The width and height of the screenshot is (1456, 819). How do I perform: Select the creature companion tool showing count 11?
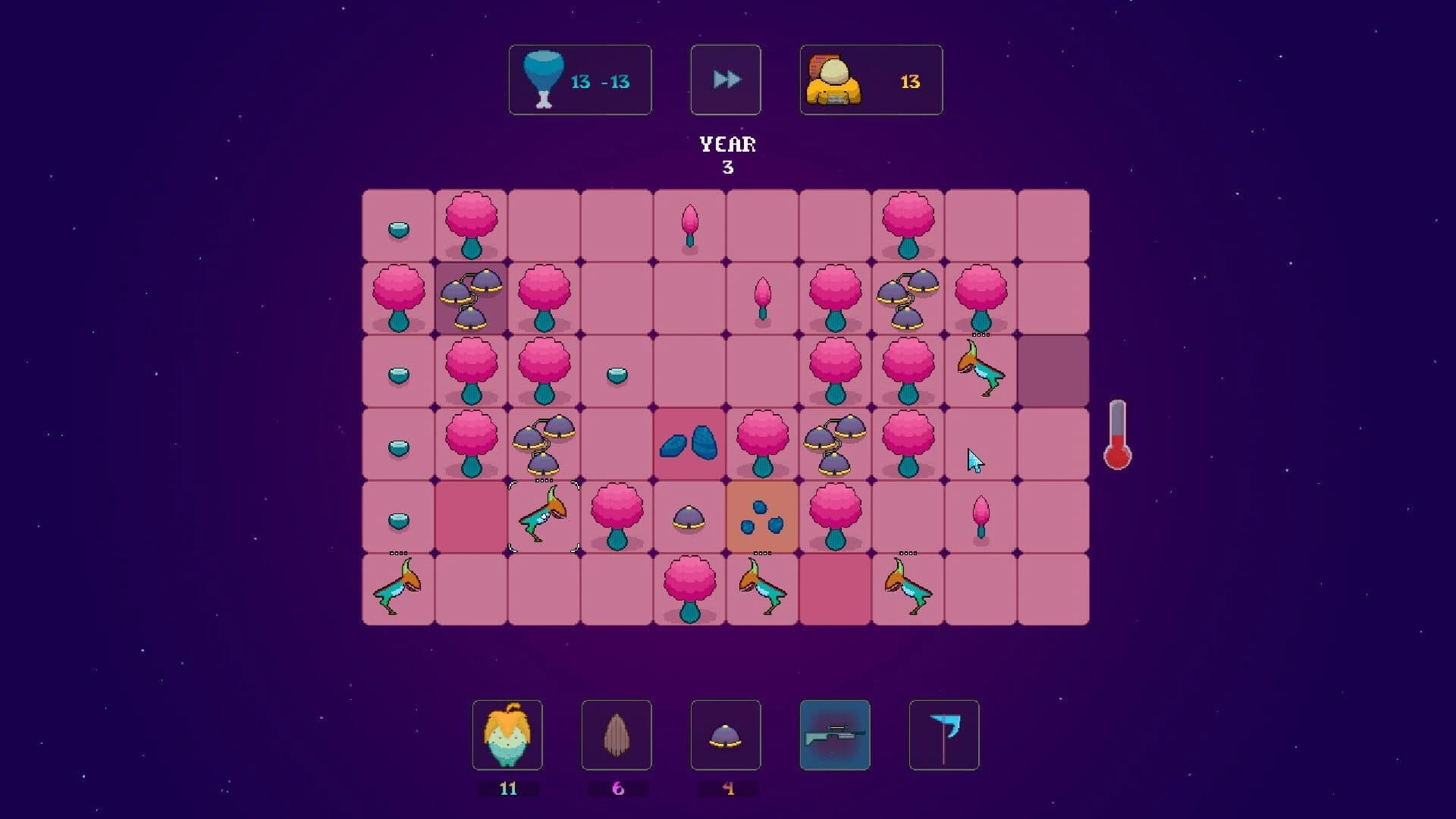point(507,736)
